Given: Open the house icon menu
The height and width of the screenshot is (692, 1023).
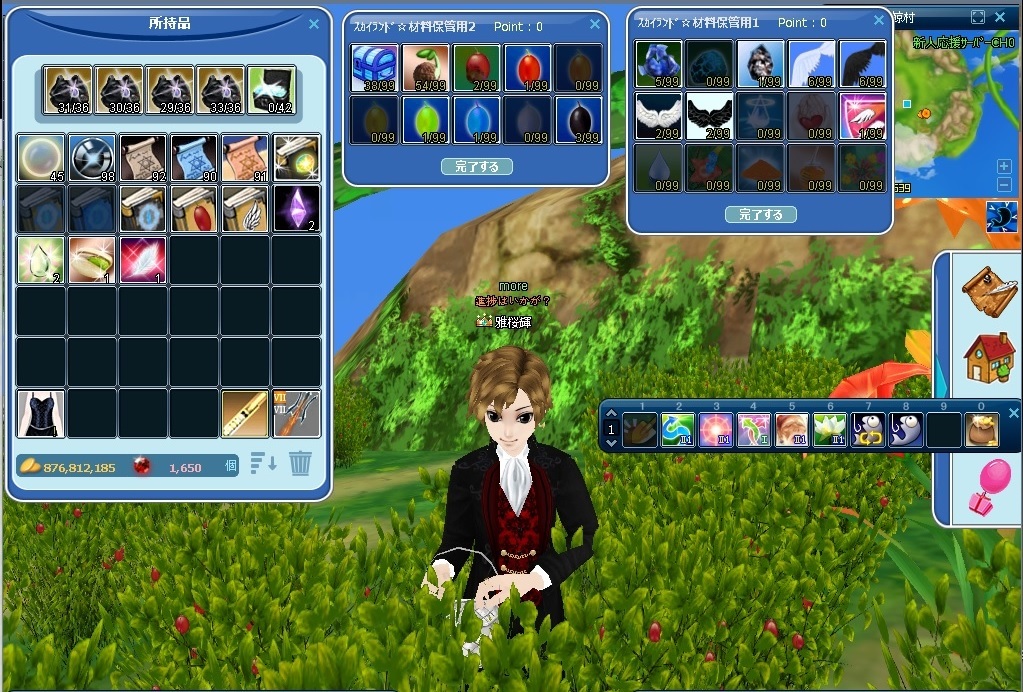Looking at the screenshot, I should tap(988, 357).
